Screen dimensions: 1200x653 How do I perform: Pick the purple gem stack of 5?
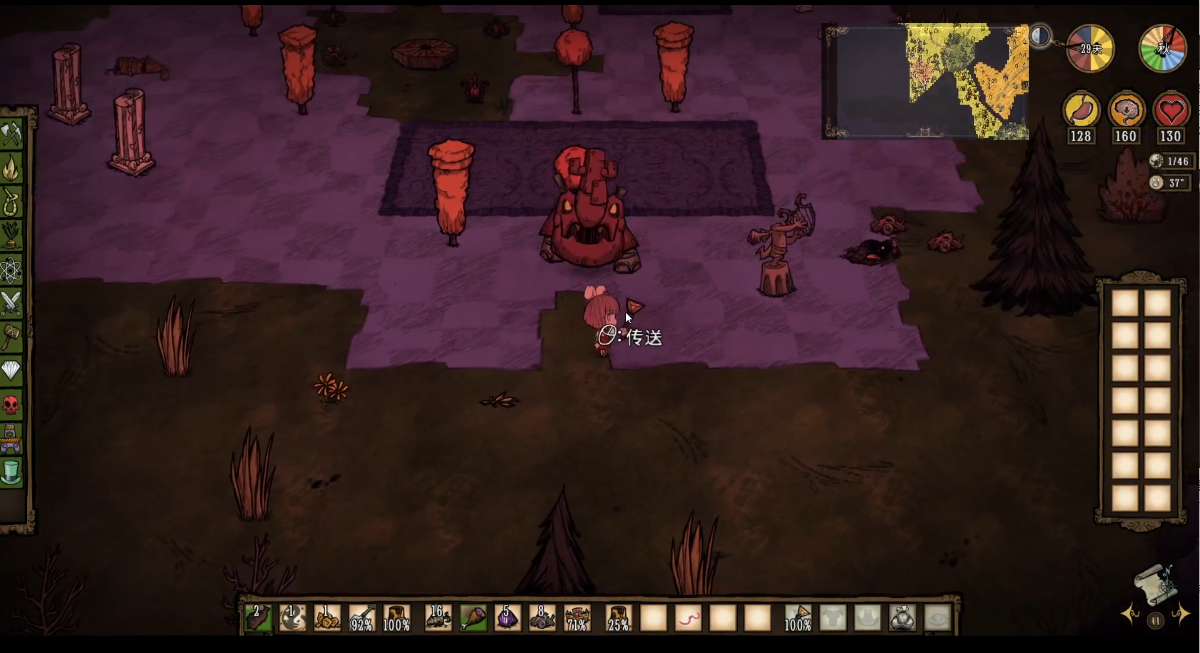(x=507, y=618)
